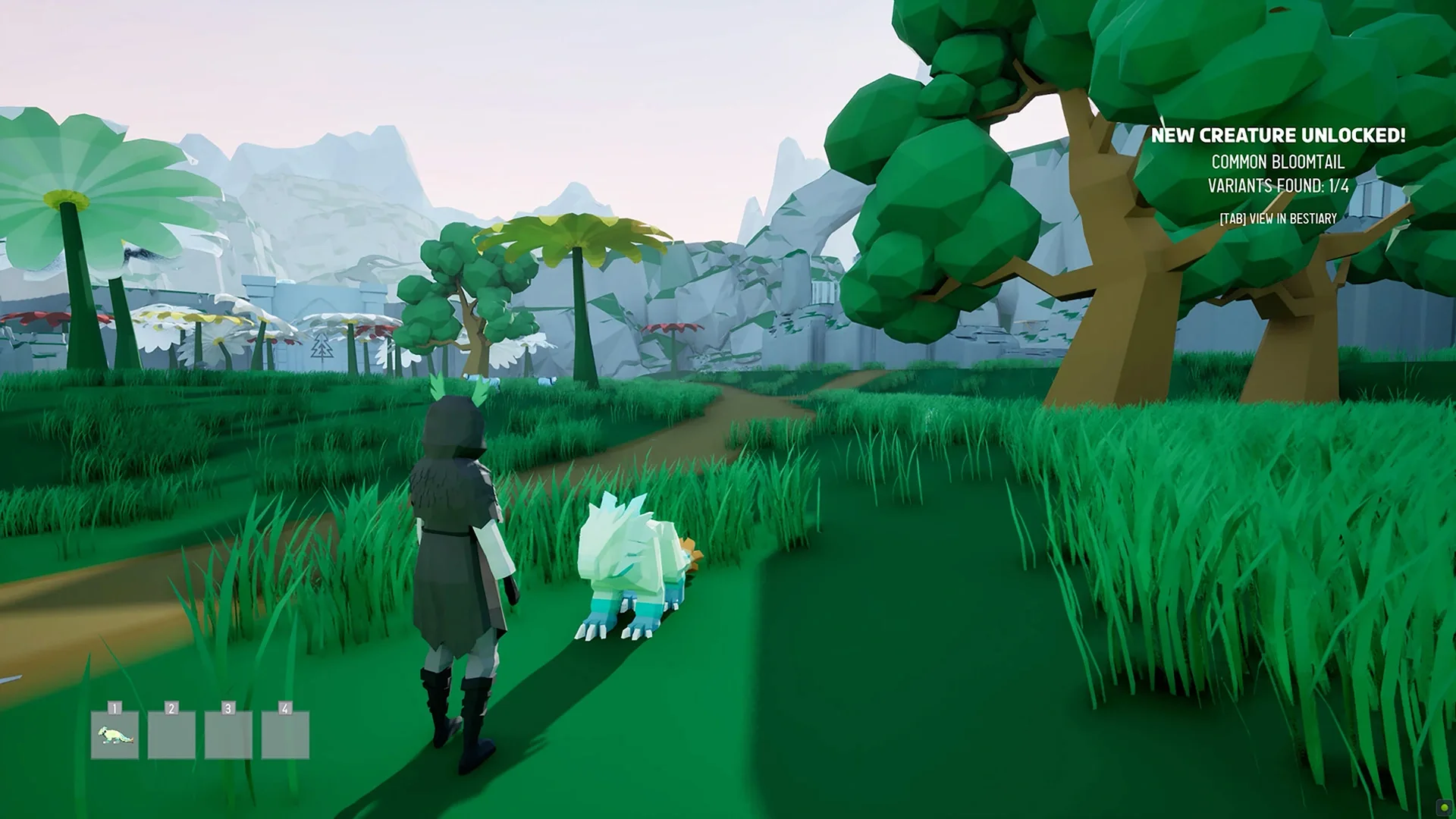1456x819 pixels.
Task: Click the number label above hotbar slot 4
Action: [285, 708]
